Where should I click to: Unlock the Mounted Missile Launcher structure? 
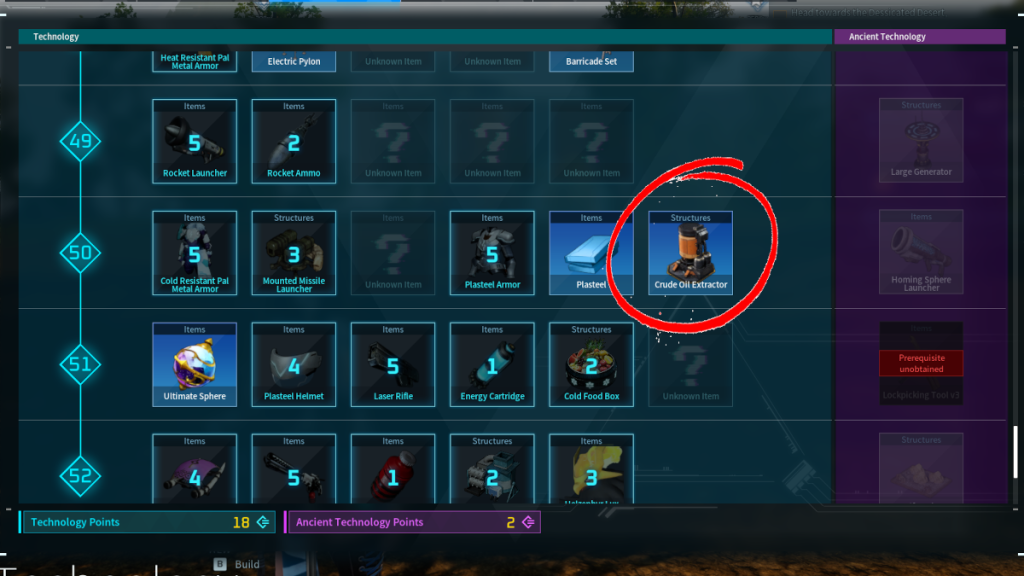click(x=294, y=252)
